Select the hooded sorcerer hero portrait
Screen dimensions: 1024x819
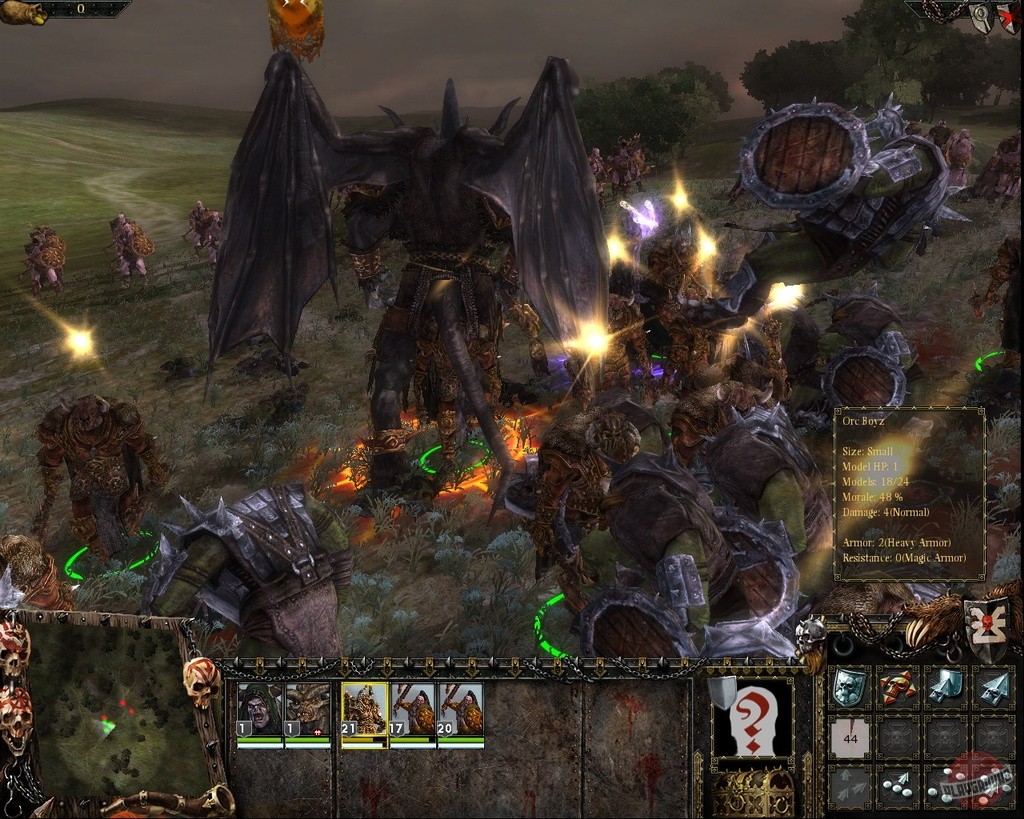click(x=259, y=711)
